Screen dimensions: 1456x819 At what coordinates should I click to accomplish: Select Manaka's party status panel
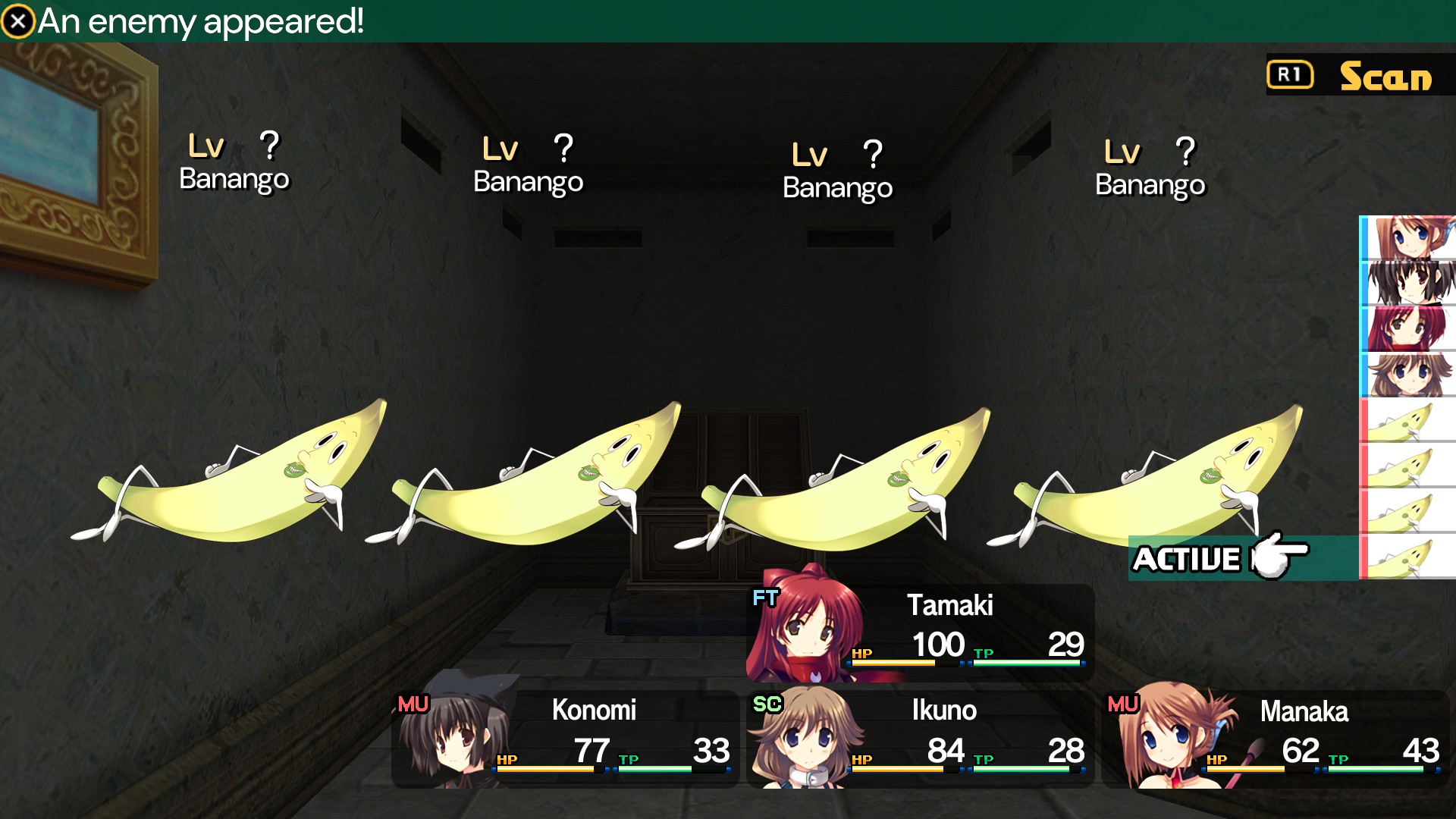click(x=1276, y=739)
